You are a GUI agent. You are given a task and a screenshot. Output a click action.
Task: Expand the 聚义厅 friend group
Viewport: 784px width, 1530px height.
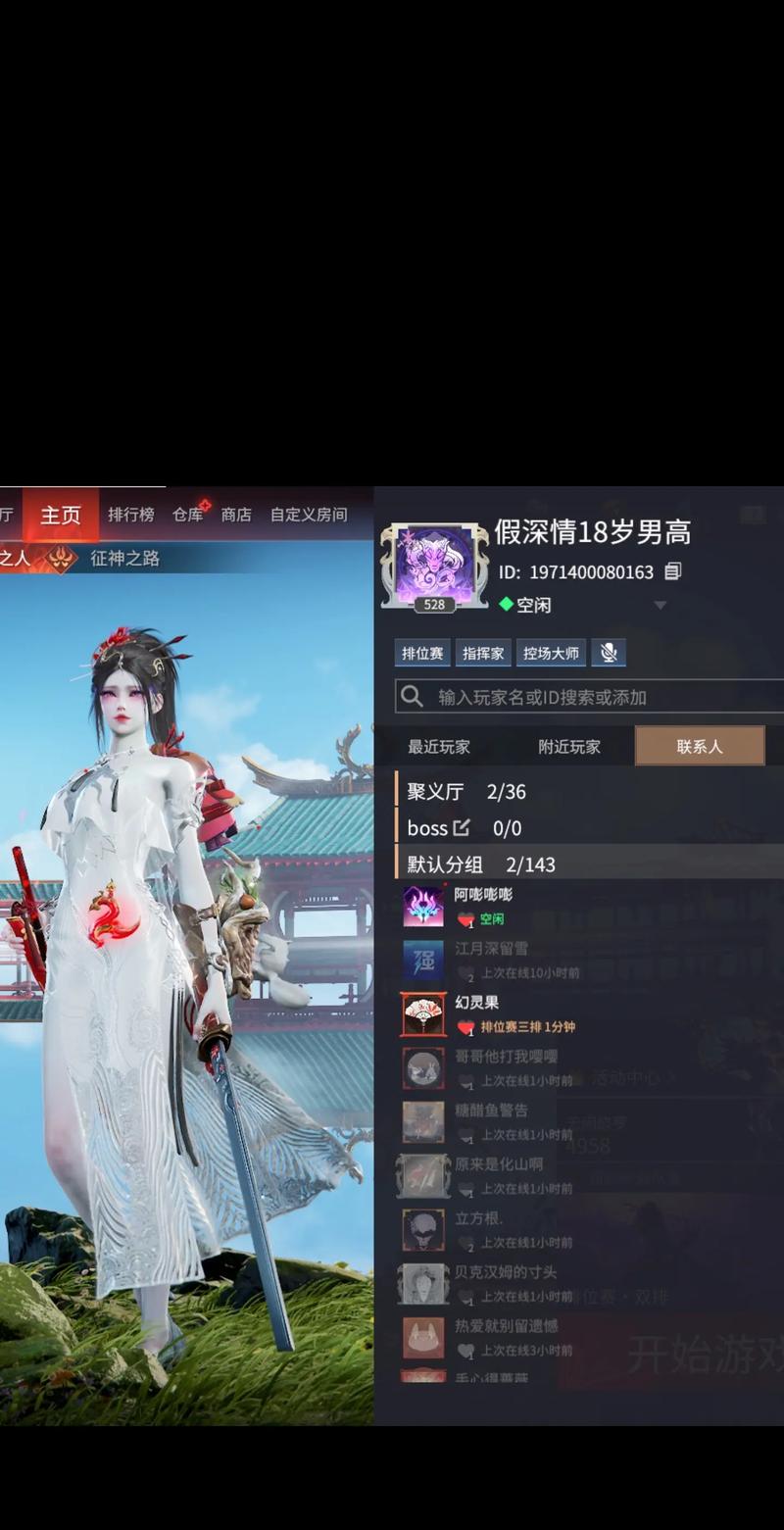coord(467,792)
